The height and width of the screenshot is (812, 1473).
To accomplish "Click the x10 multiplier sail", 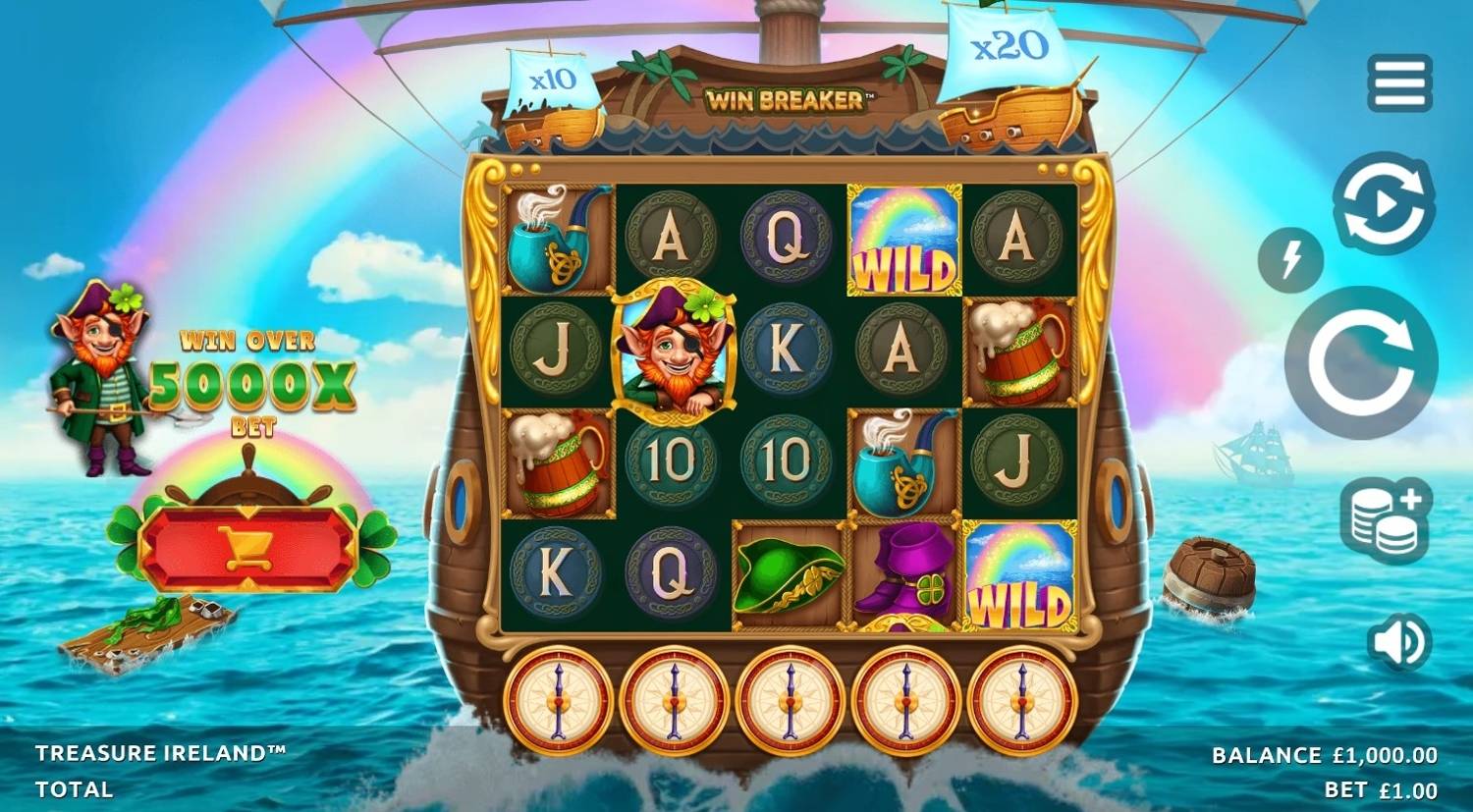I will click(x=550, y=79).
